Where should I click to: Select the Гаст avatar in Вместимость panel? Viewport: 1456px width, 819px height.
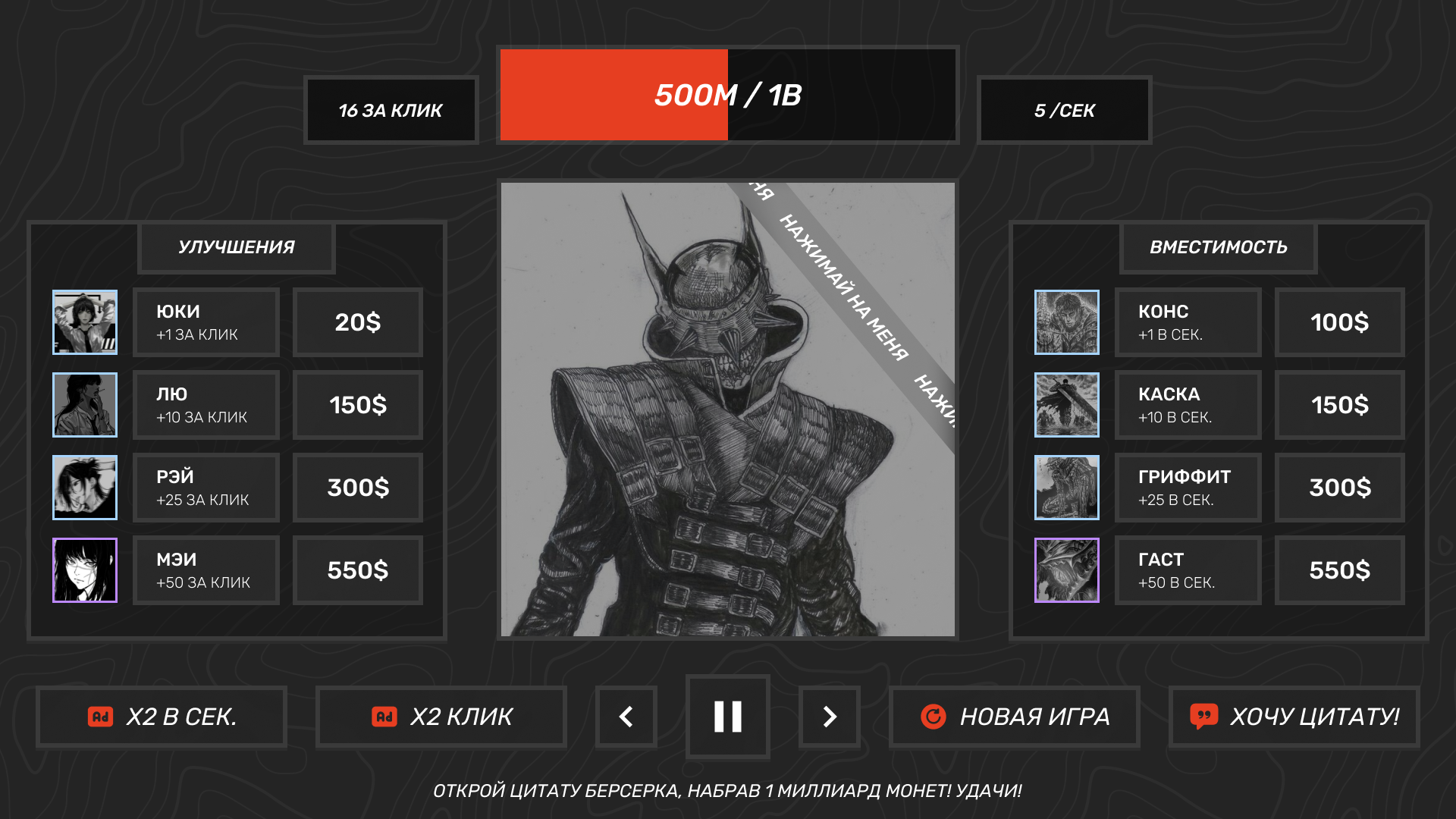click(x=1066, y=570)
